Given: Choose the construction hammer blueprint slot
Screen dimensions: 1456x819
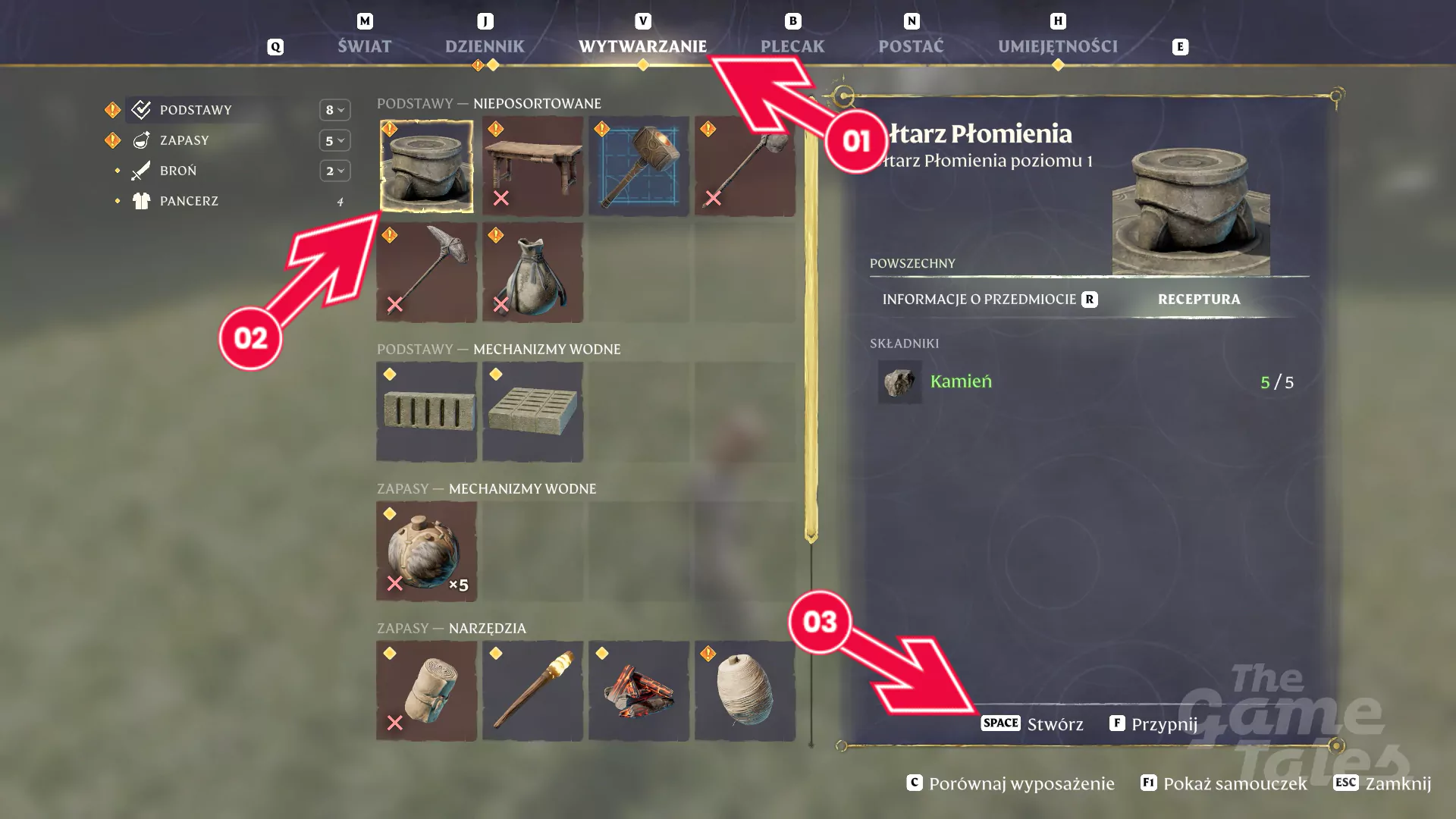Looking at the screenshot, I should pos(639,166).
